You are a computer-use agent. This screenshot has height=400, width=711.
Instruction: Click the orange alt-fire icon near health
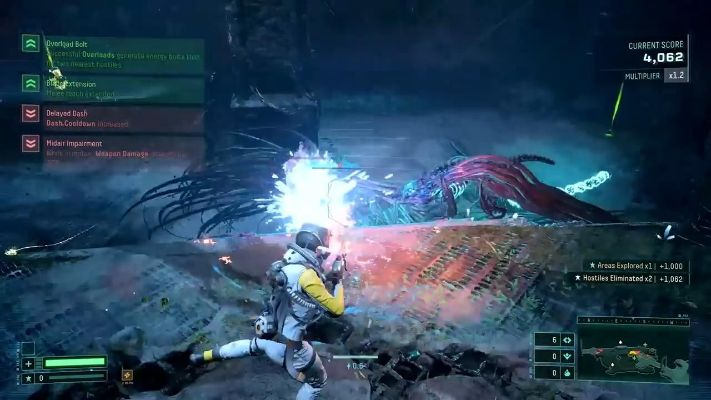127,376
